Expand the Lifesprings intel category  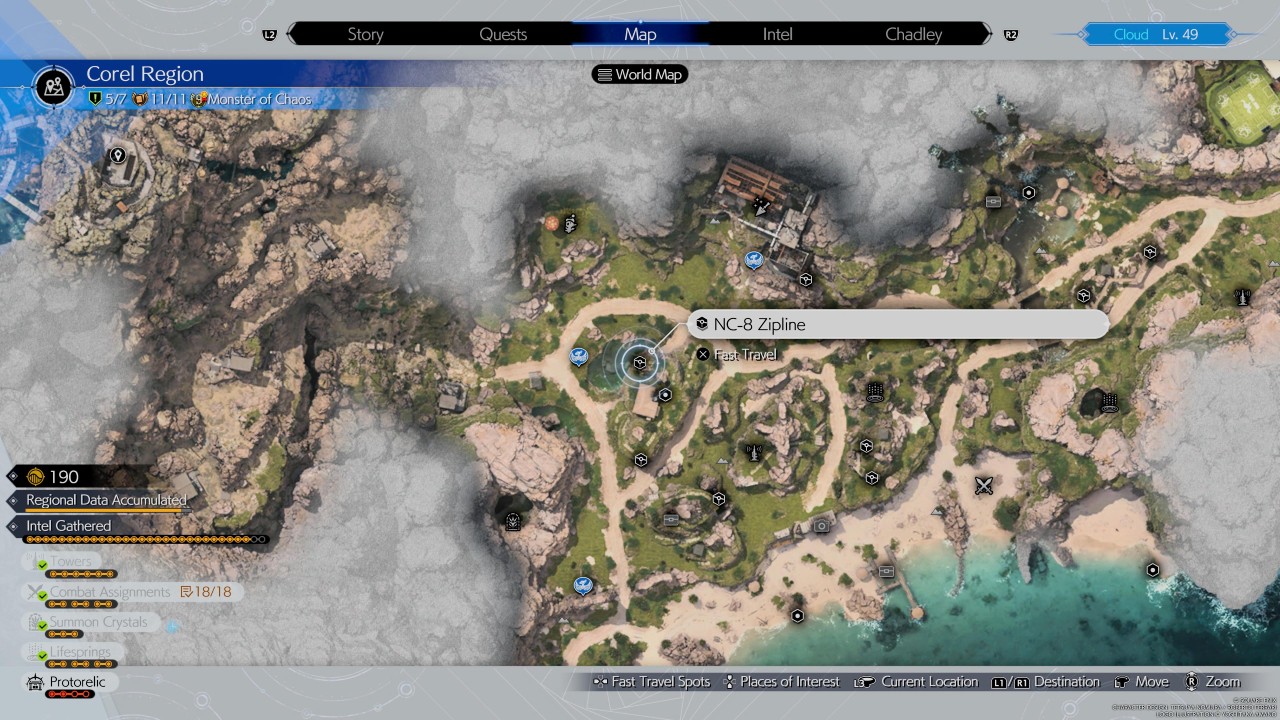[80, 652]
